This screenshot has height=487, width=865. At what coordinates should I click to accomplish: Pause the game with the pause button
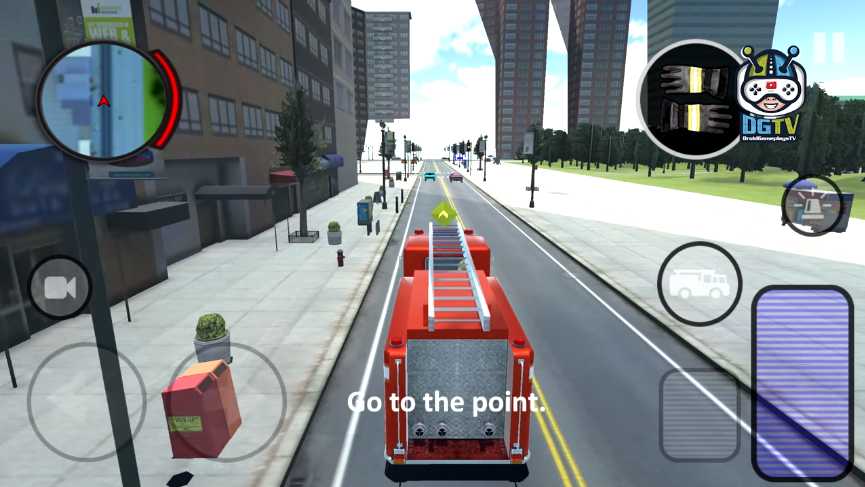828,47
